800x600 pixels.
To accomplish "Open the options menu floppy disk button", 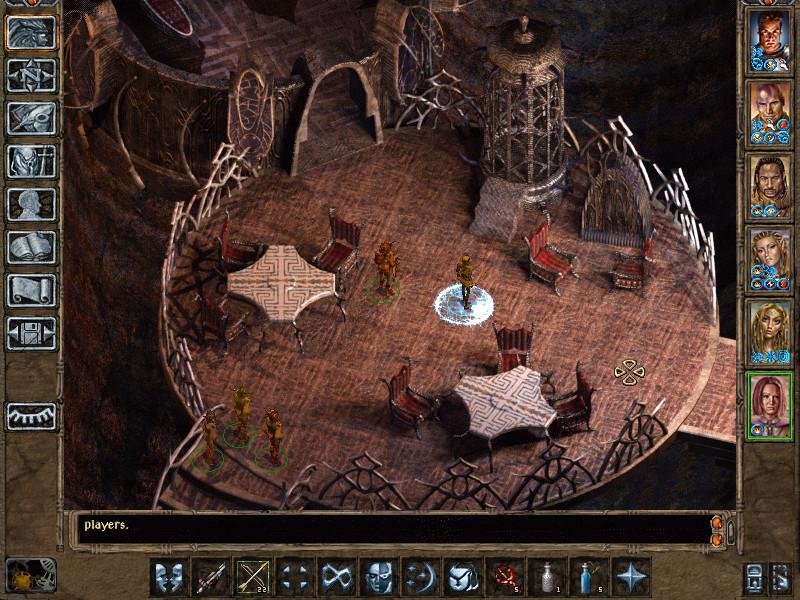I will coord(31,333).
